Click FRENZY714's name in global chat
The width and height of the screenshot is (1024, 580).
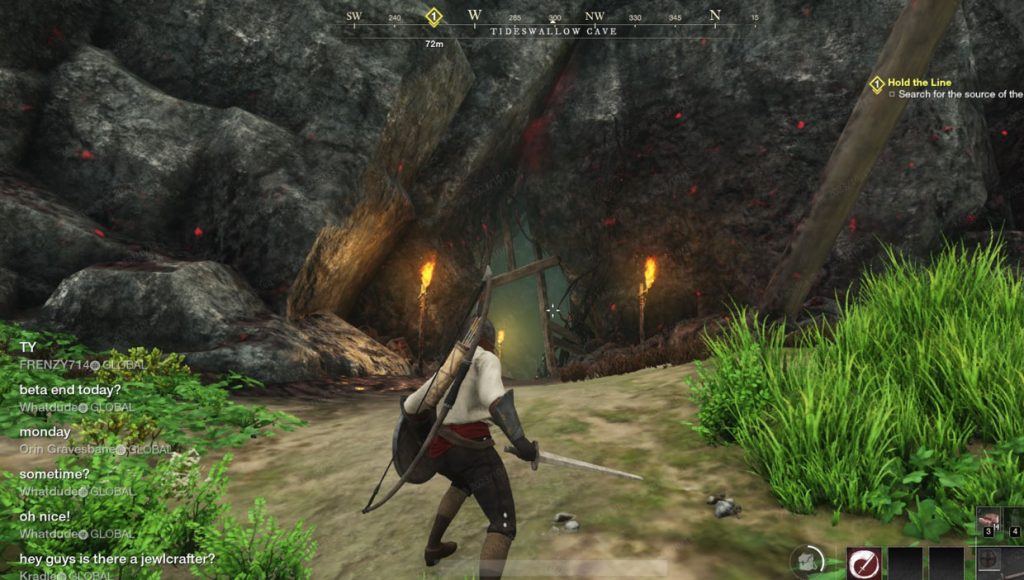point(50,365)
